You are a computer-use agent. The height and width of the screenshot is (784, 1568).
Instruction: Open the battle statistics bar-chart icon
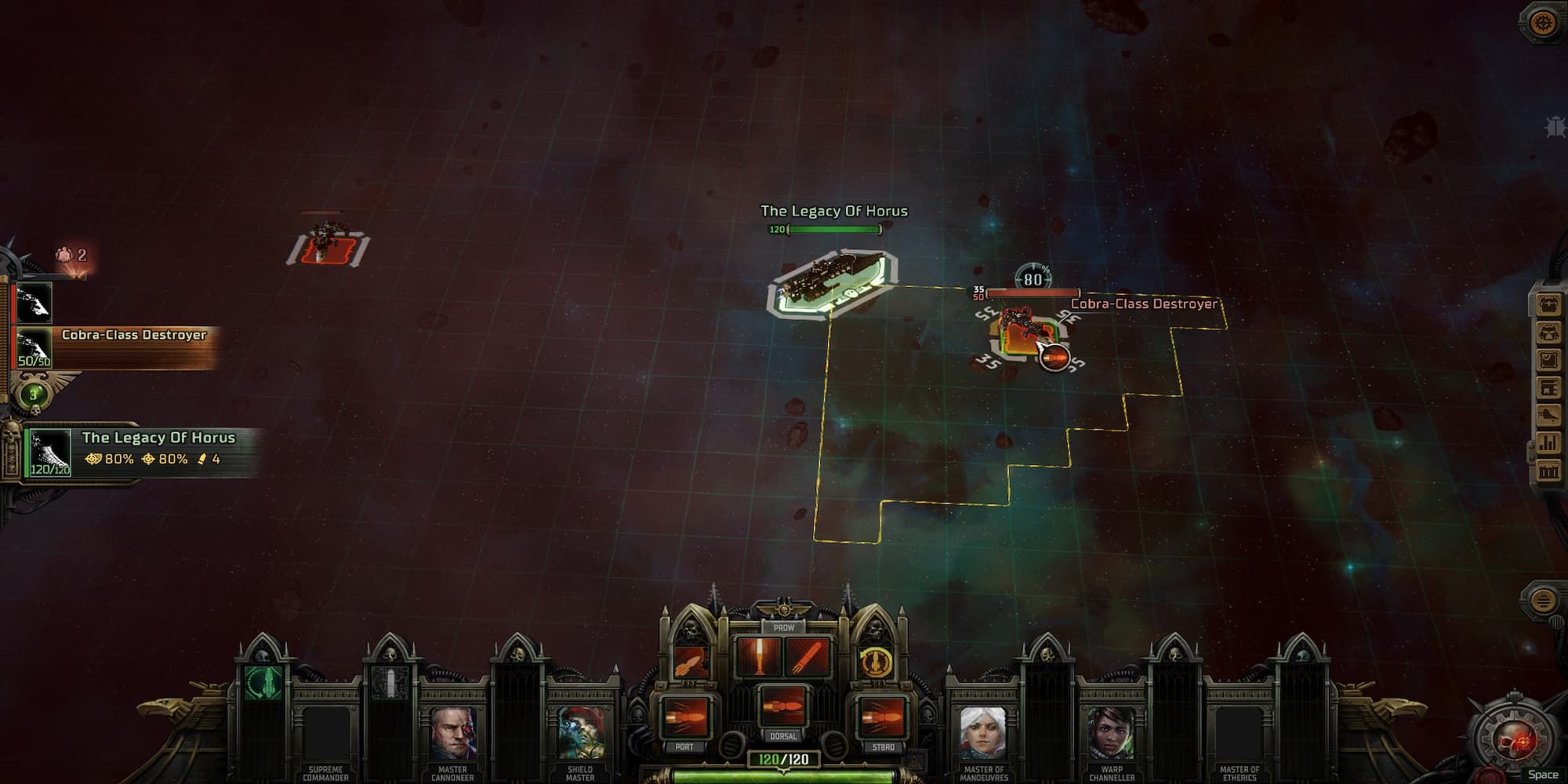pos(1549,442)
